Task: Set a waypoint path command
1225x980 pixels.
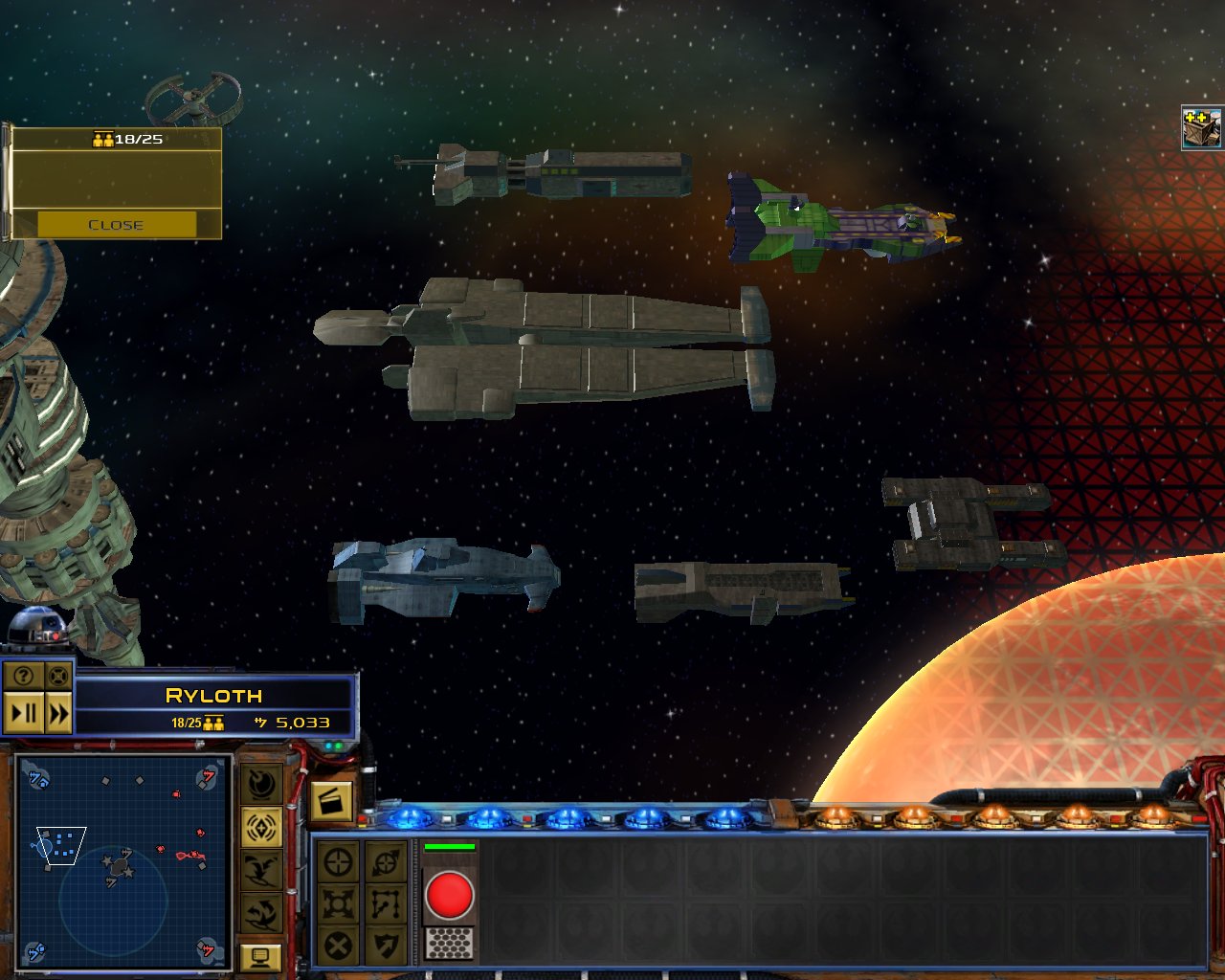Action: (x=387, y=903)
